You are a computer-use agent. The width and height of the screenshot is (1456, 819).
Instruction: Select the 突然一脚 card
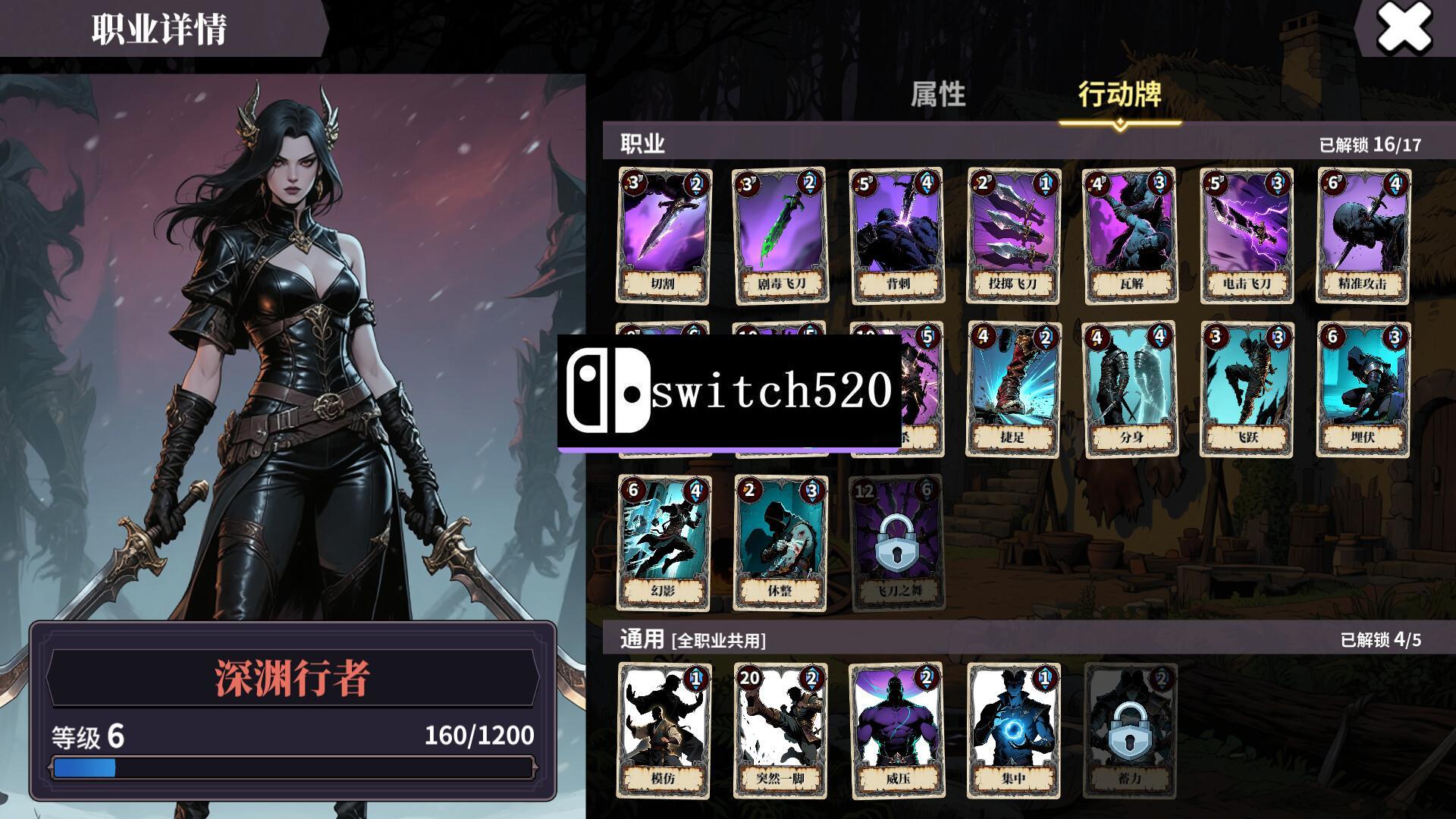coord(780,730)
